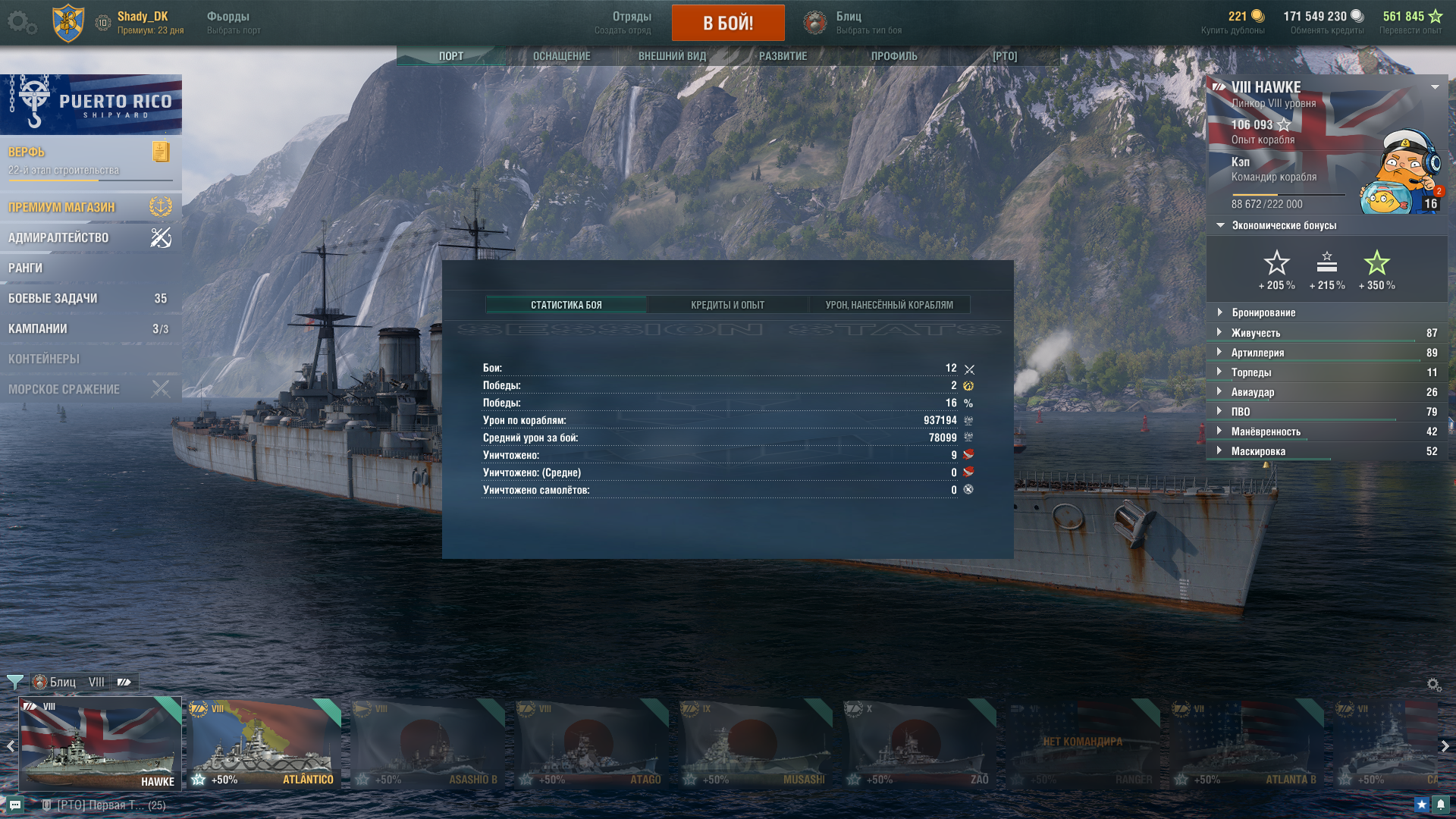This screenshot has width=1456, height=819.
Task: Go to the РАЗВИТИЕ tab
Action: click(783, 56)
